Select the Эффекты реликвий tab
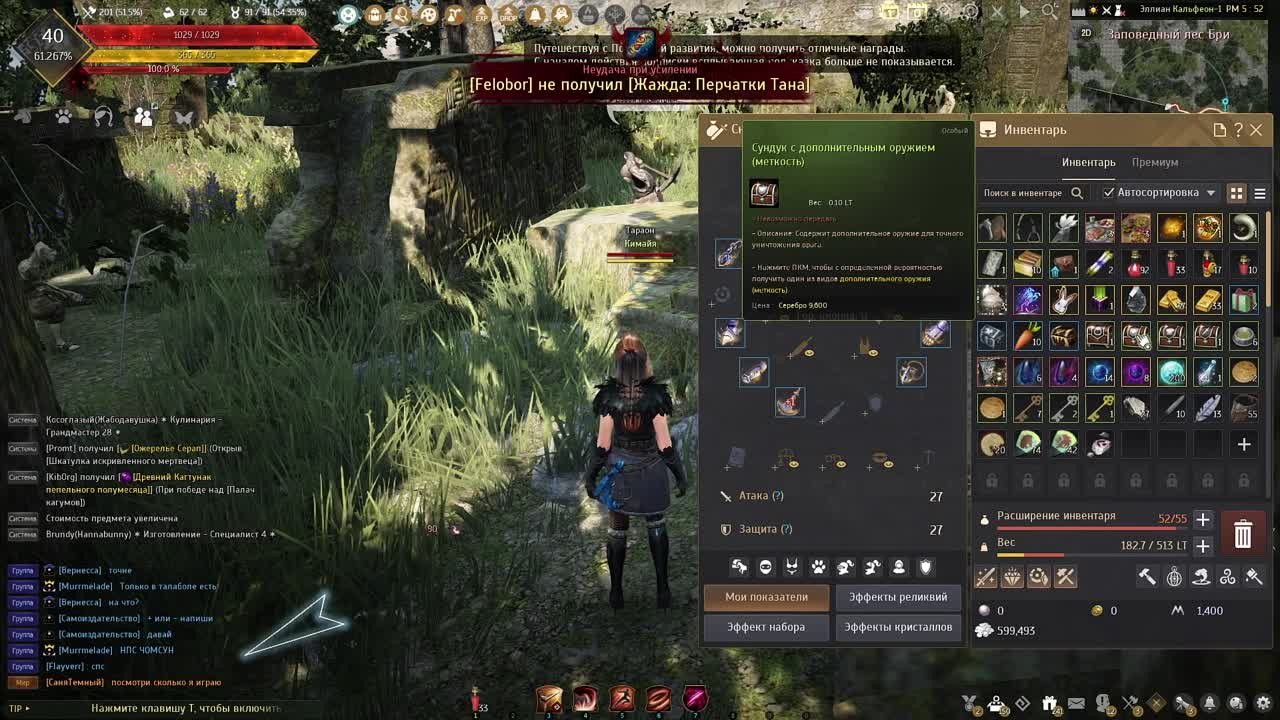The width and height of the screenshot is (1280, 720). click(x=898, y=595)
